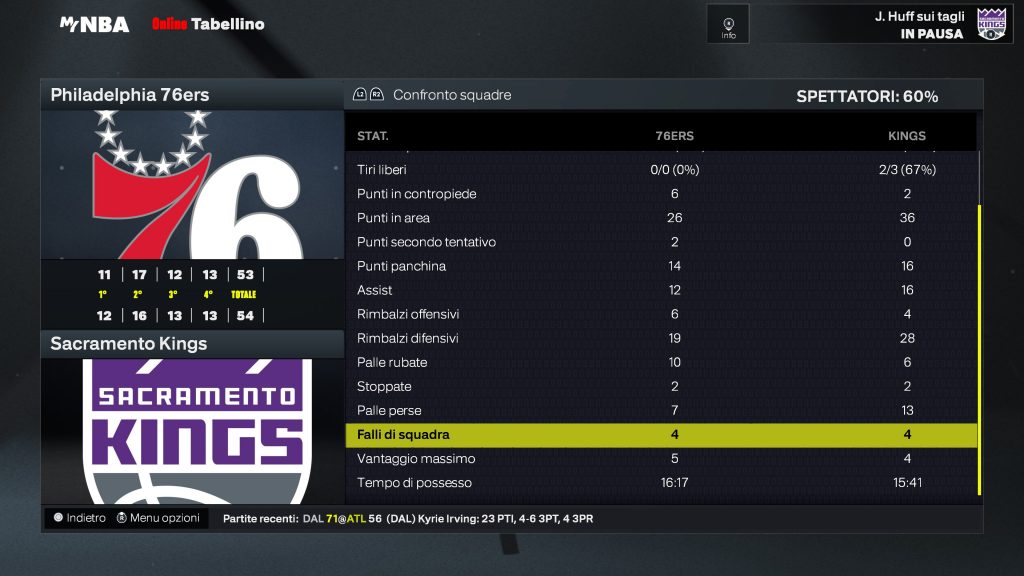
Task: Select the Falli di squadra row
Action: pos(660,435)
